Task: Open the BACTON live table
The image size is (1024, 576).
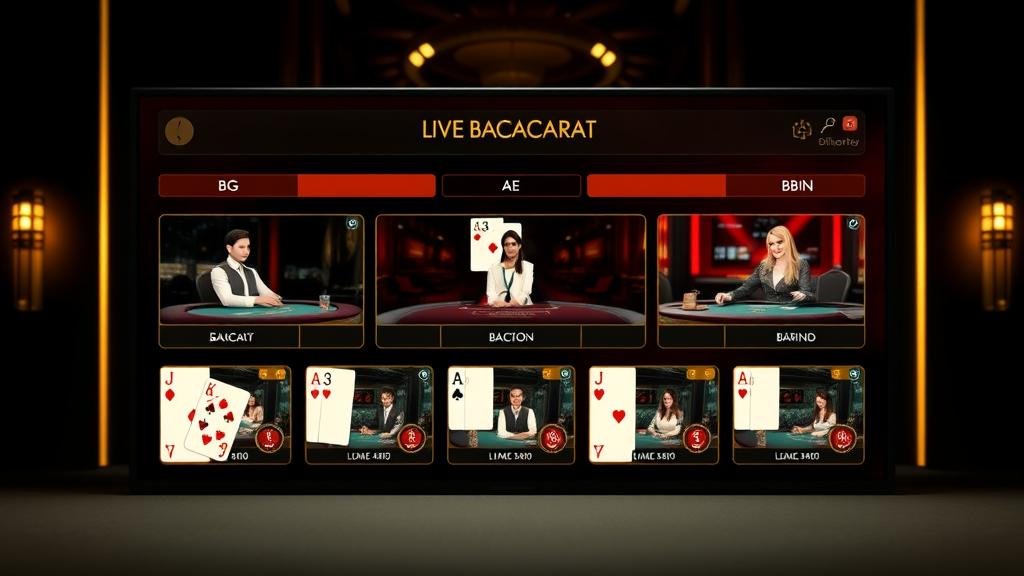Action: point(510,281)
